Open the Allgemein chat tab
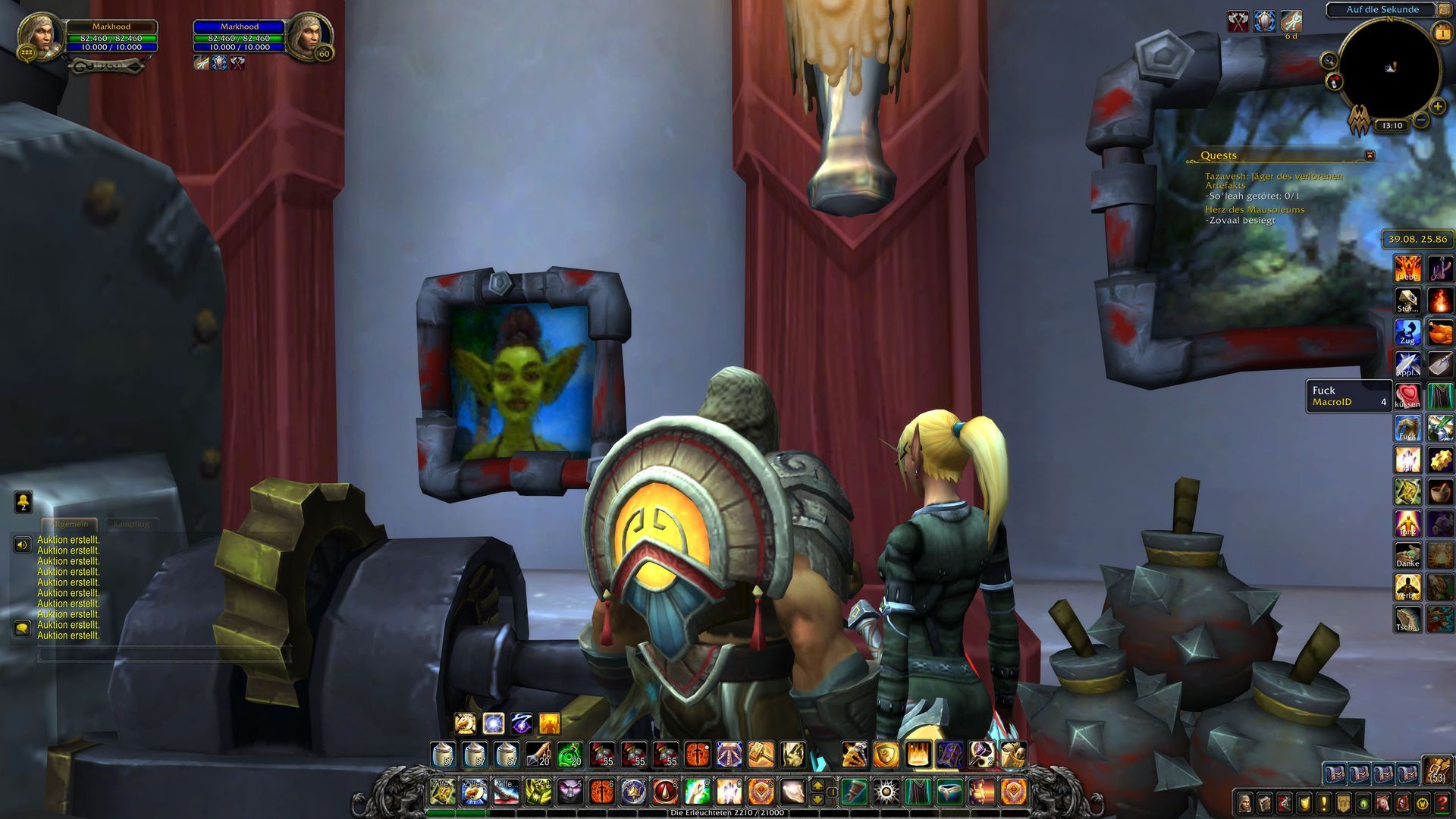This screenshot has height=819, width=1456. pyautogui.click(x=68, y=524)
